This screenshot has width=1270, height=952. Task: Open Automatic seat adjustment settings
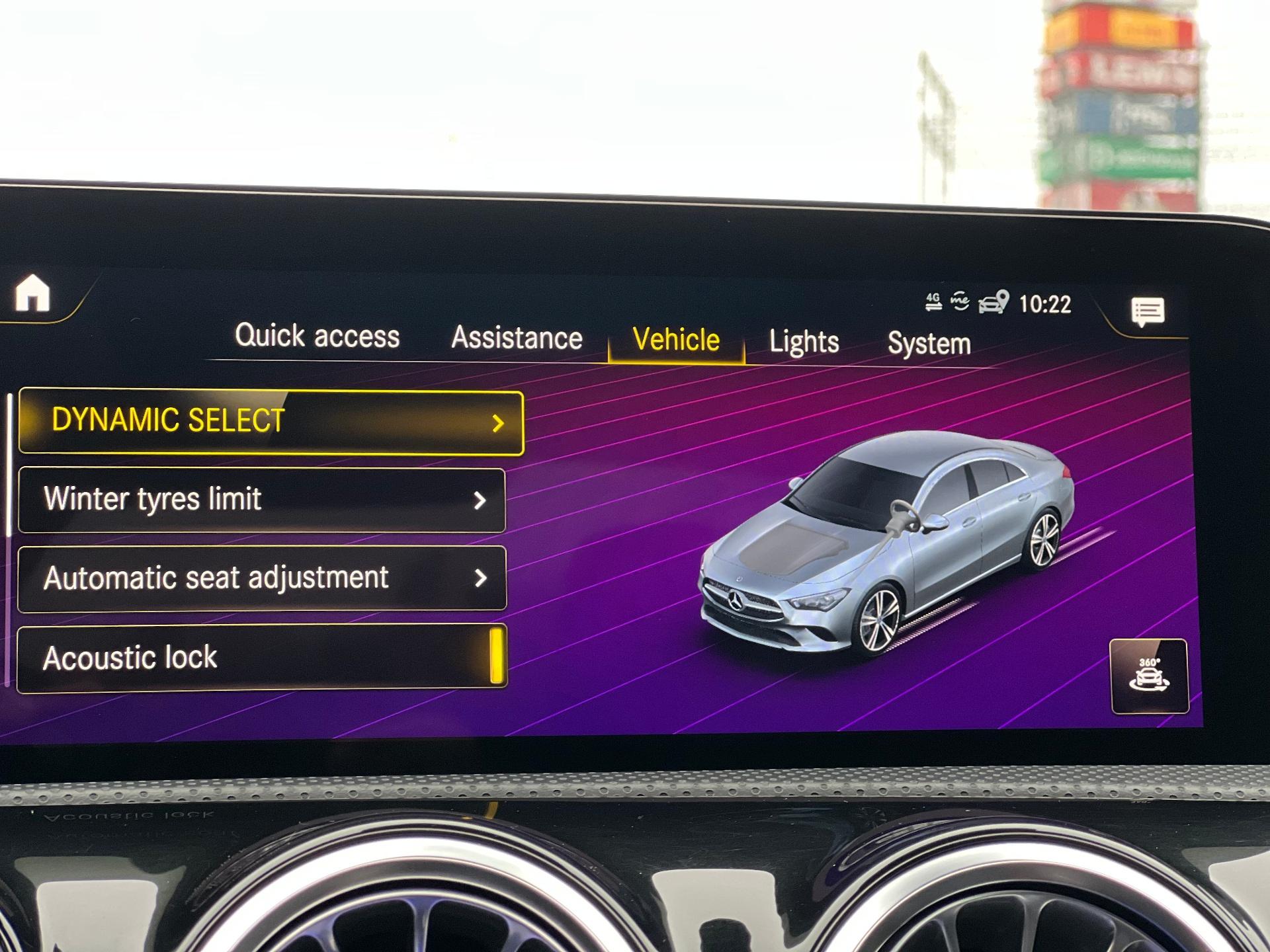(x=262, y=578)
